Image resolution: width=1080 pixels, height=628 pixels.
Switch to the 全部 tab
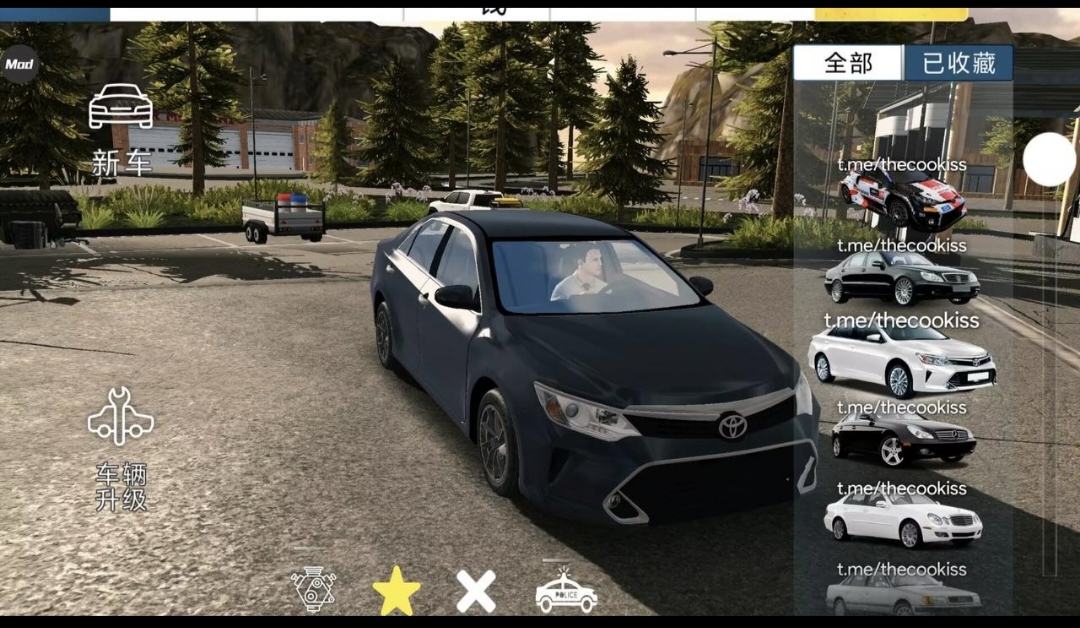pos(848,64)
